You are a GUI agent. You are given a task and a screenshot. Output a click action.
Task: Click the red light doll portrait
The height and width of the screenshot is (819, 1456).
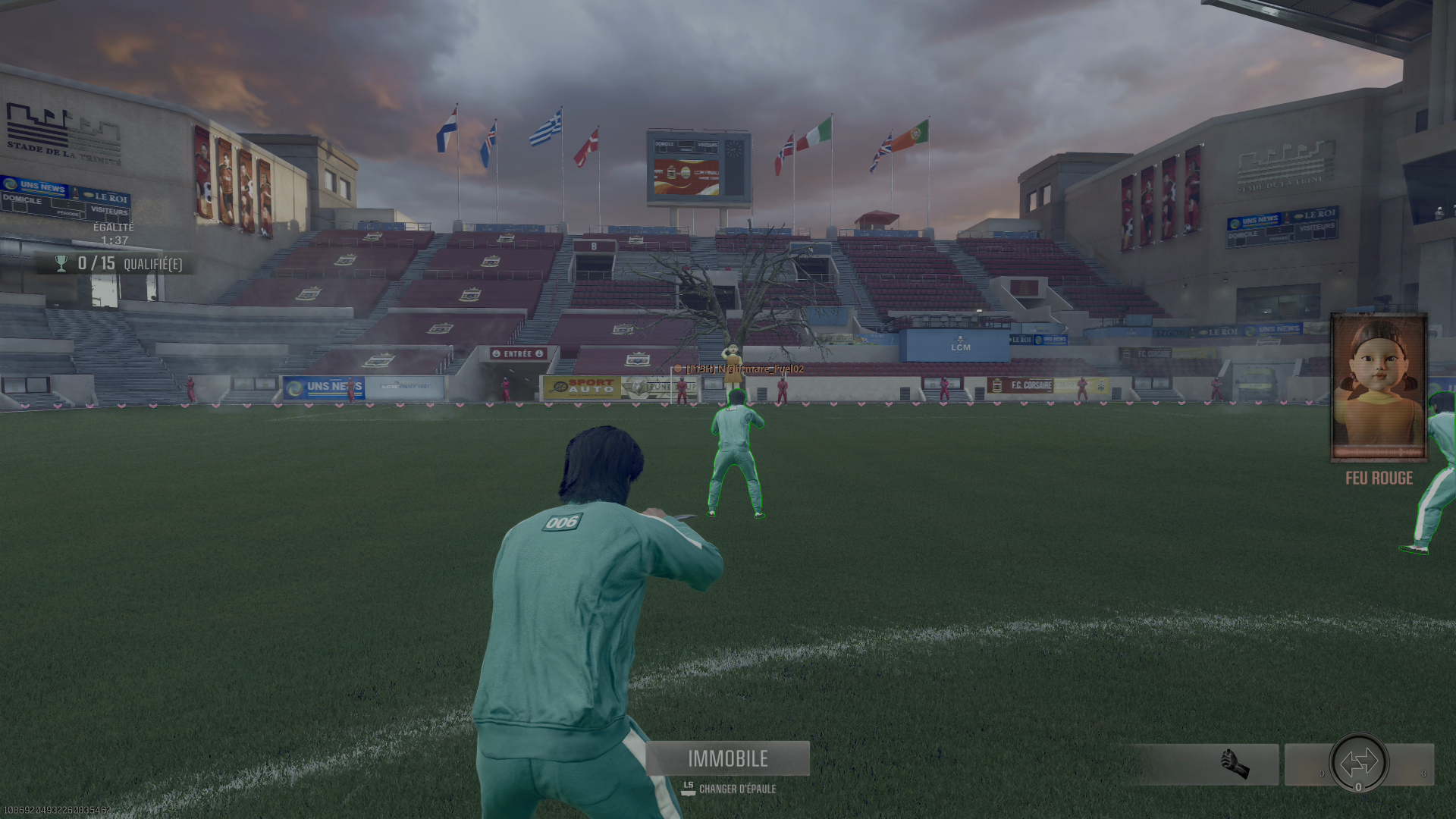click(1379, 387)
